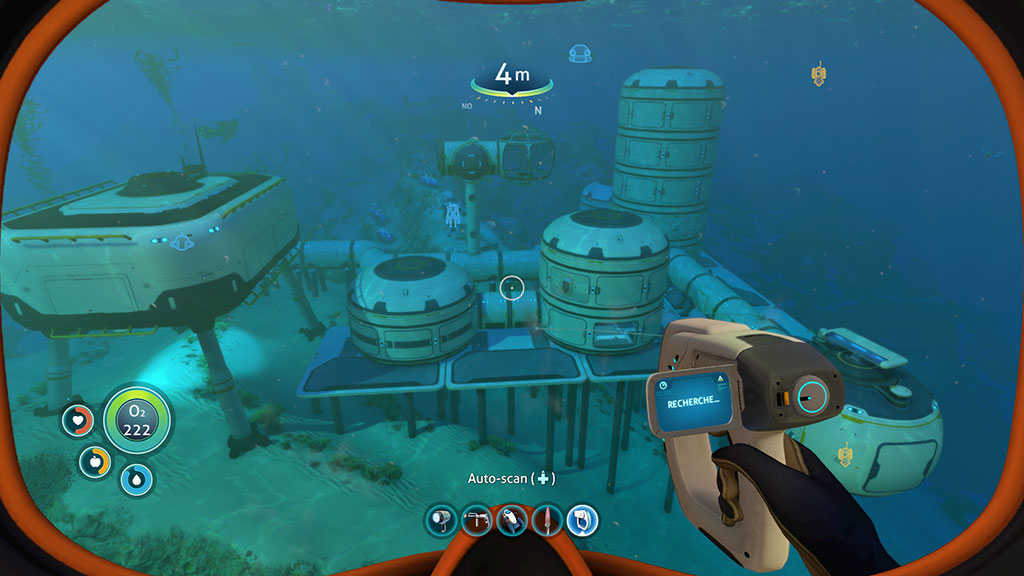Switch to the survival knife slot

(547, 520)
